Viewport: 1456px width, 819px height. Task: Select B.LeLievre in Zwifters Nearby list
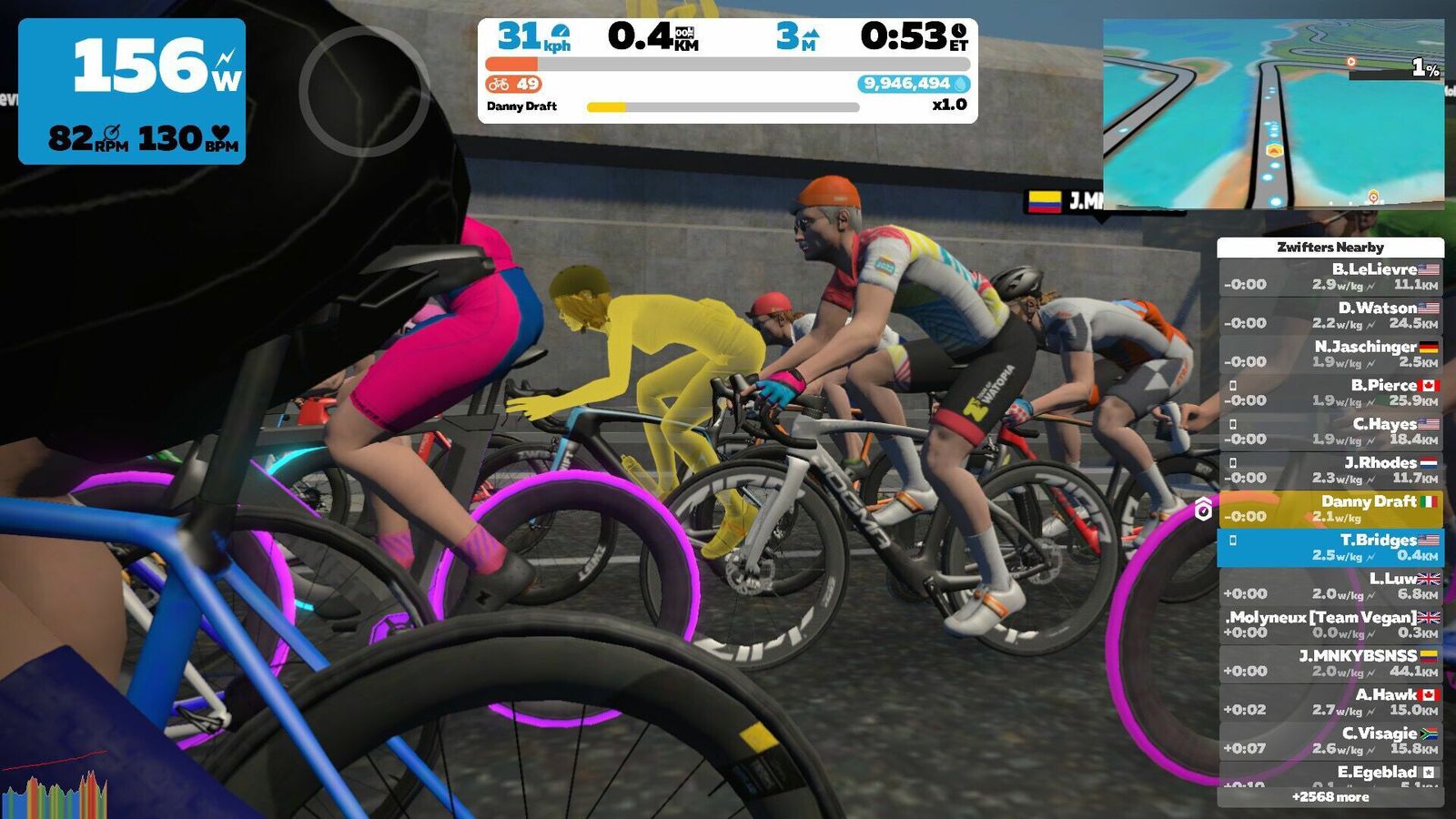coord(1330,277)
